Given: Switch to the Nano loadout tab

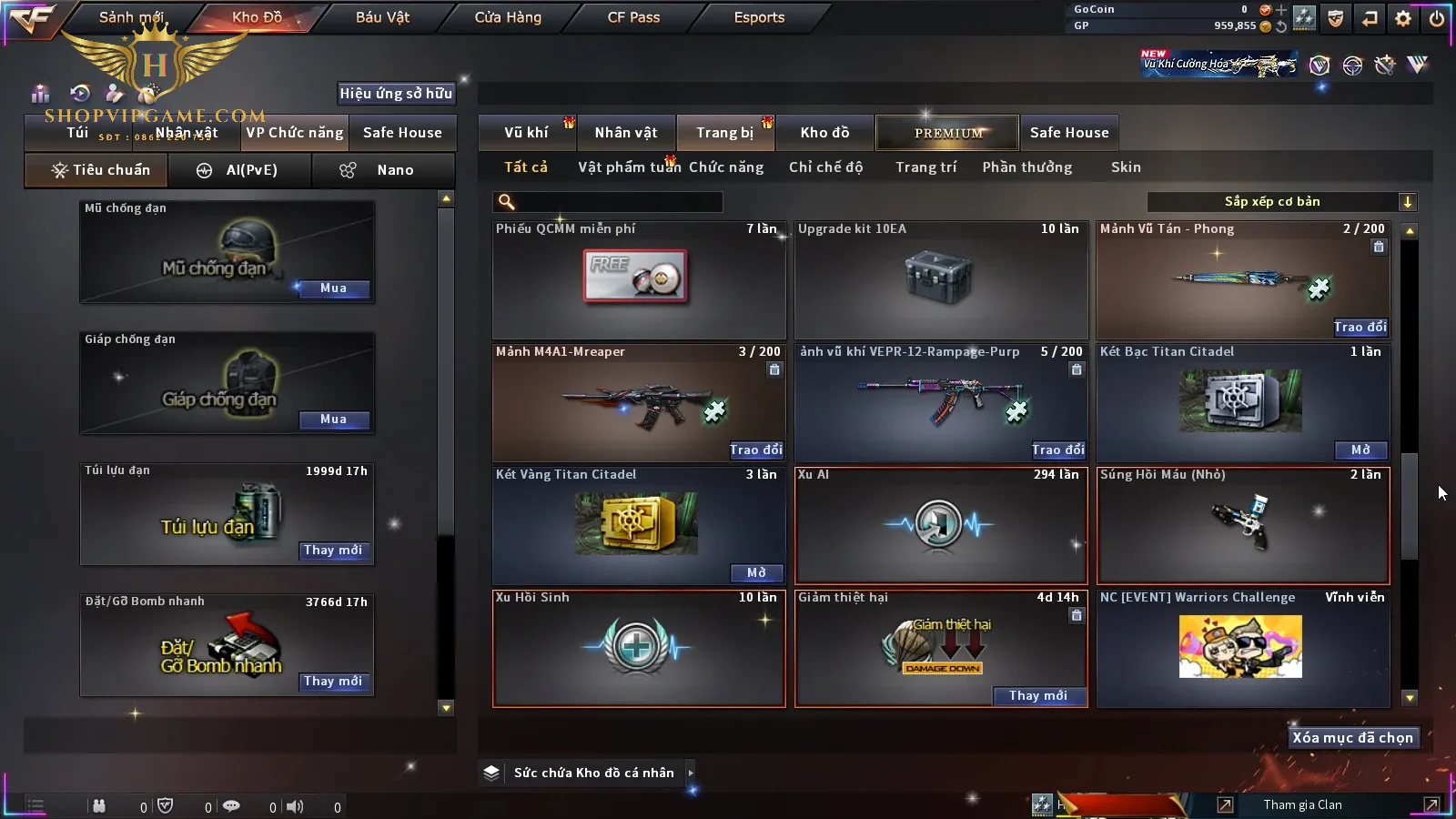Looking at the screenshot, I should point(383,170).
